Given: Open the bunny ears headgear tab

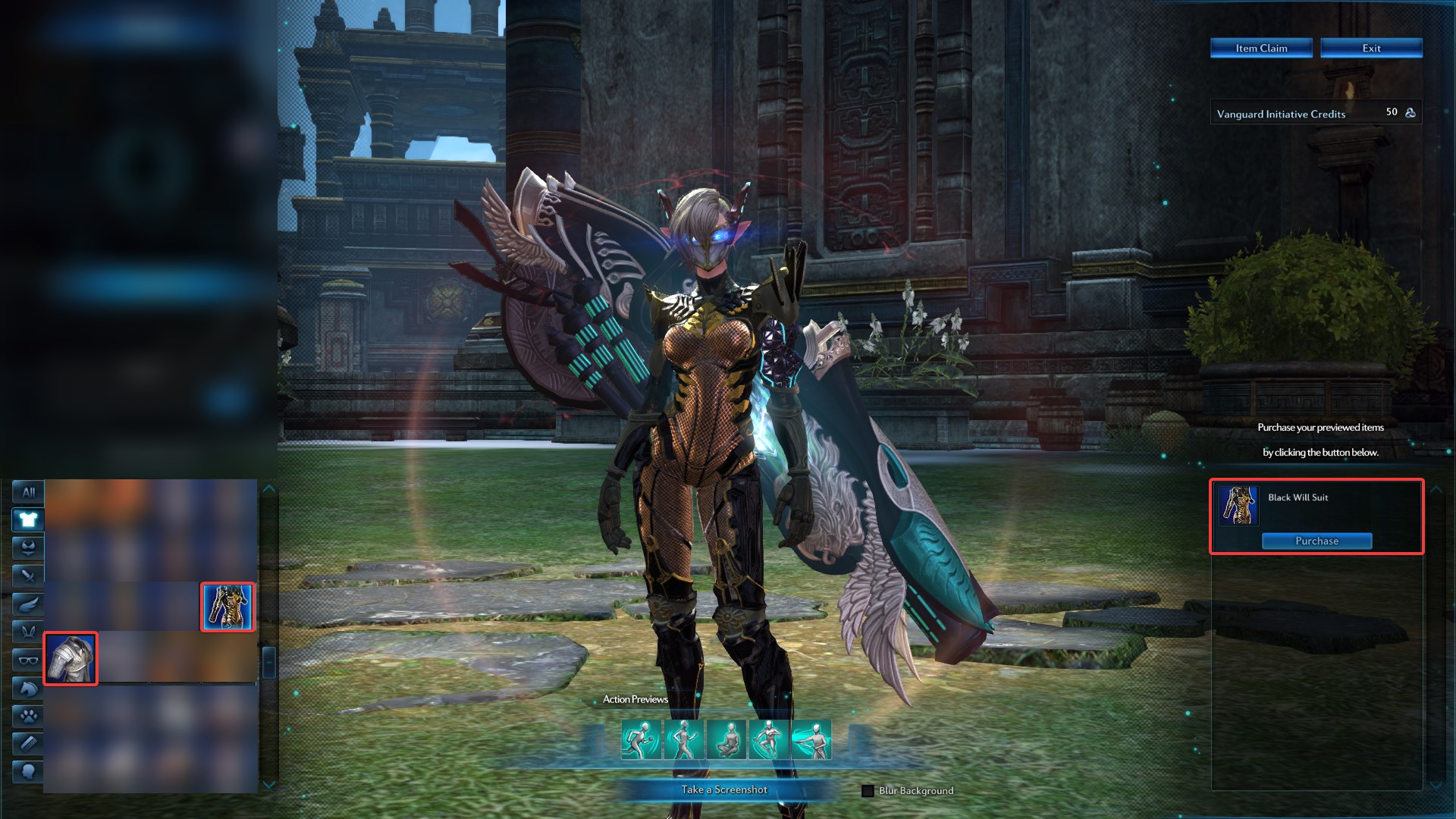Looking at the screenshot, I should tap(28, 632).
